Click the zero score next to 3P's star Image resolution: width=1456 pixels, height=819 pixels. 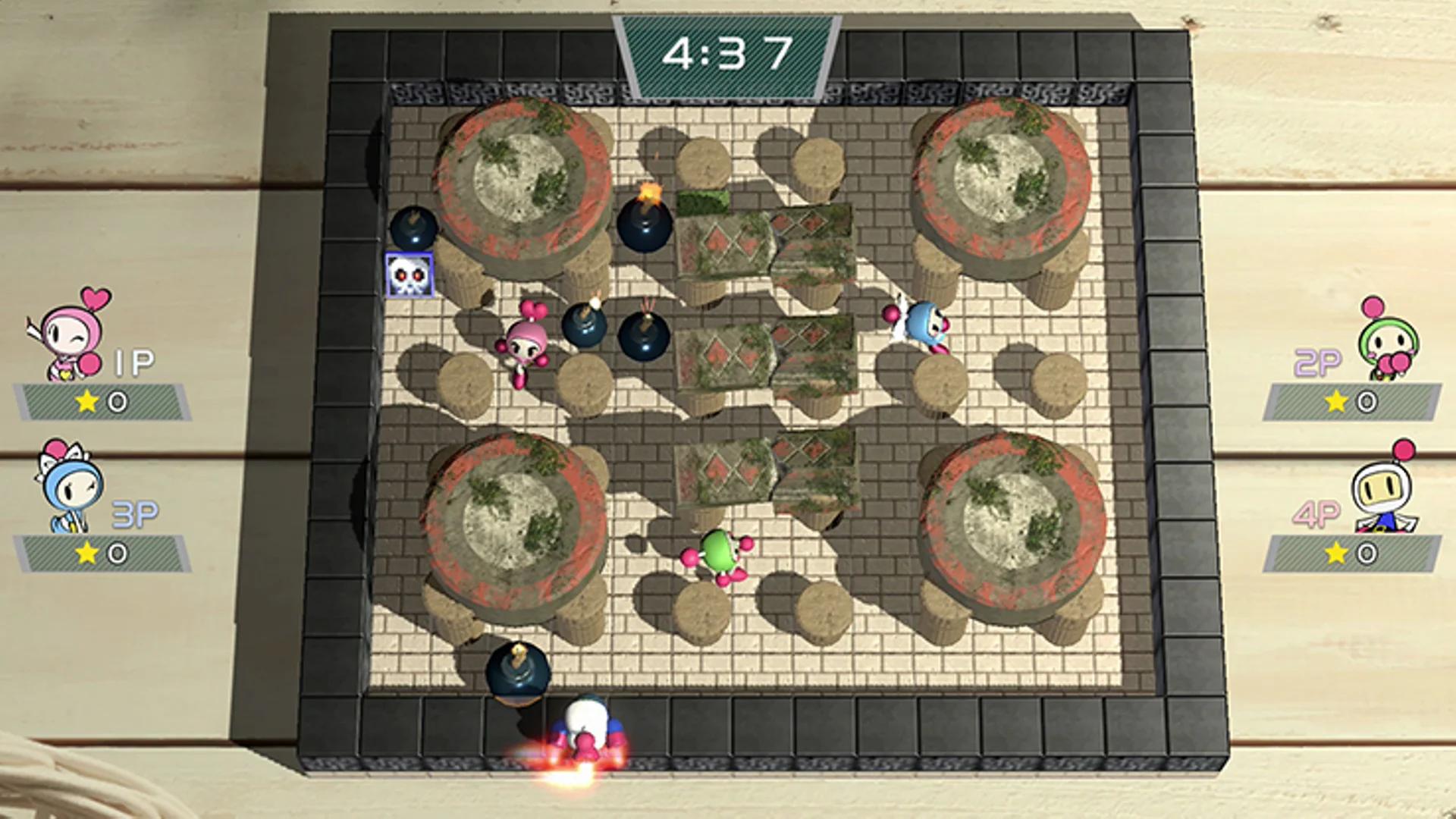click(x=115, y=551)
